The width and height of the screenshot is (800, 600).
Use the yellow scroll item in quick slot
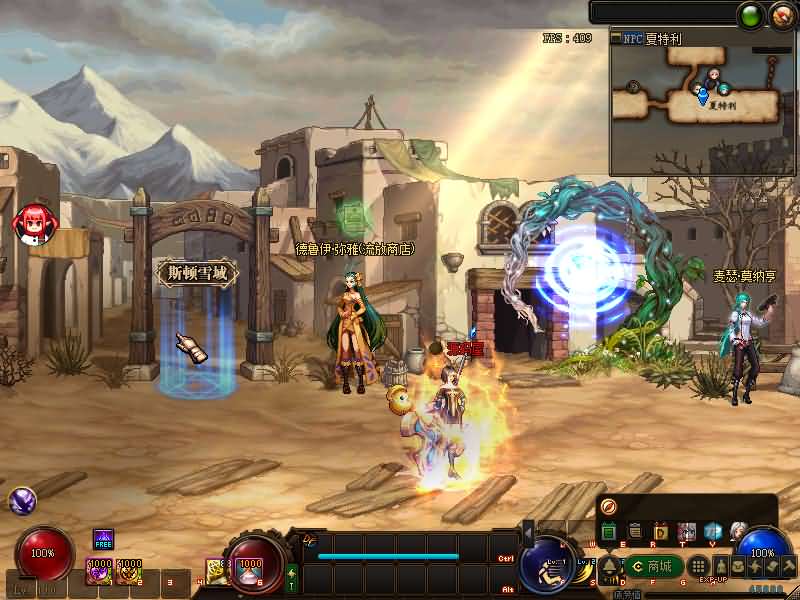pos(216,570)
